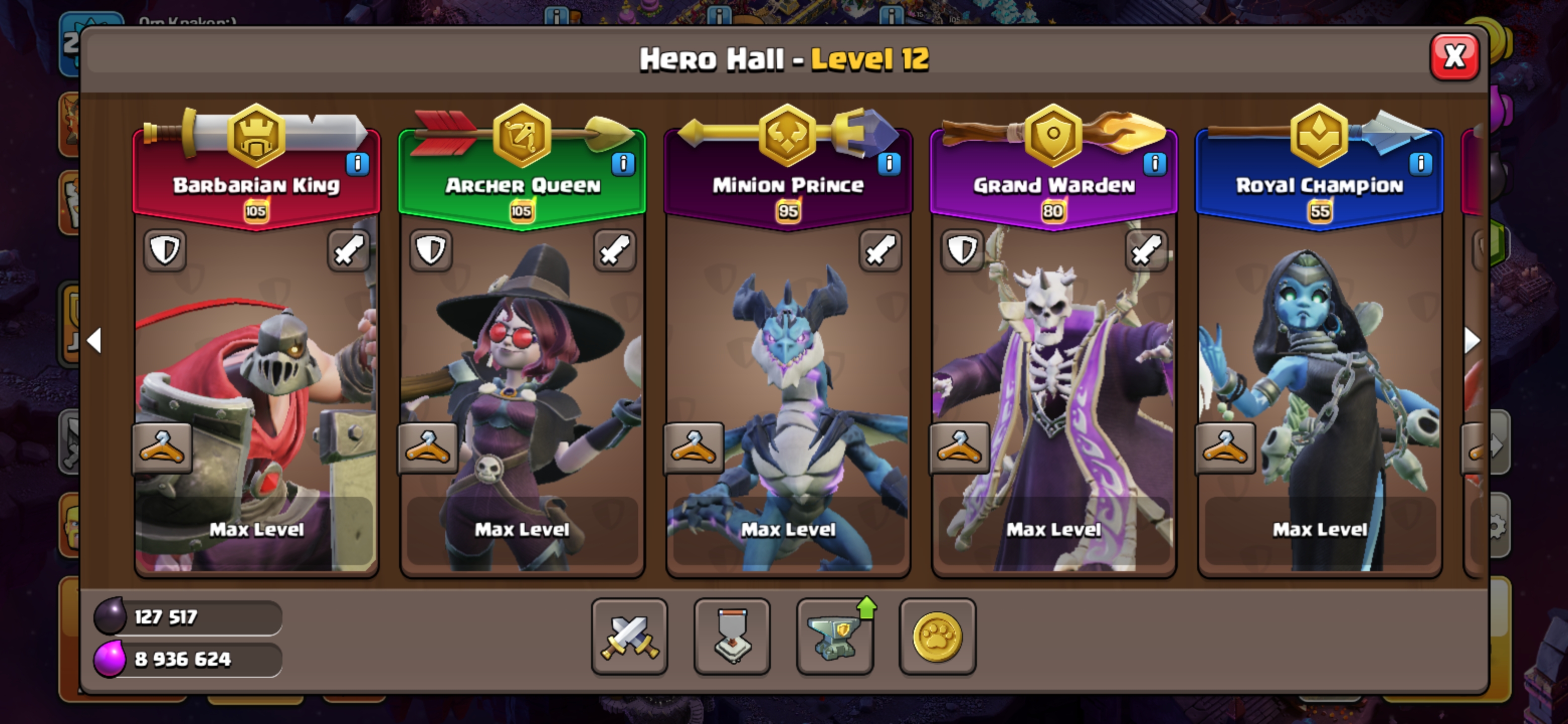
Task: Show Archer Queen info details
Action: (623, 163)
